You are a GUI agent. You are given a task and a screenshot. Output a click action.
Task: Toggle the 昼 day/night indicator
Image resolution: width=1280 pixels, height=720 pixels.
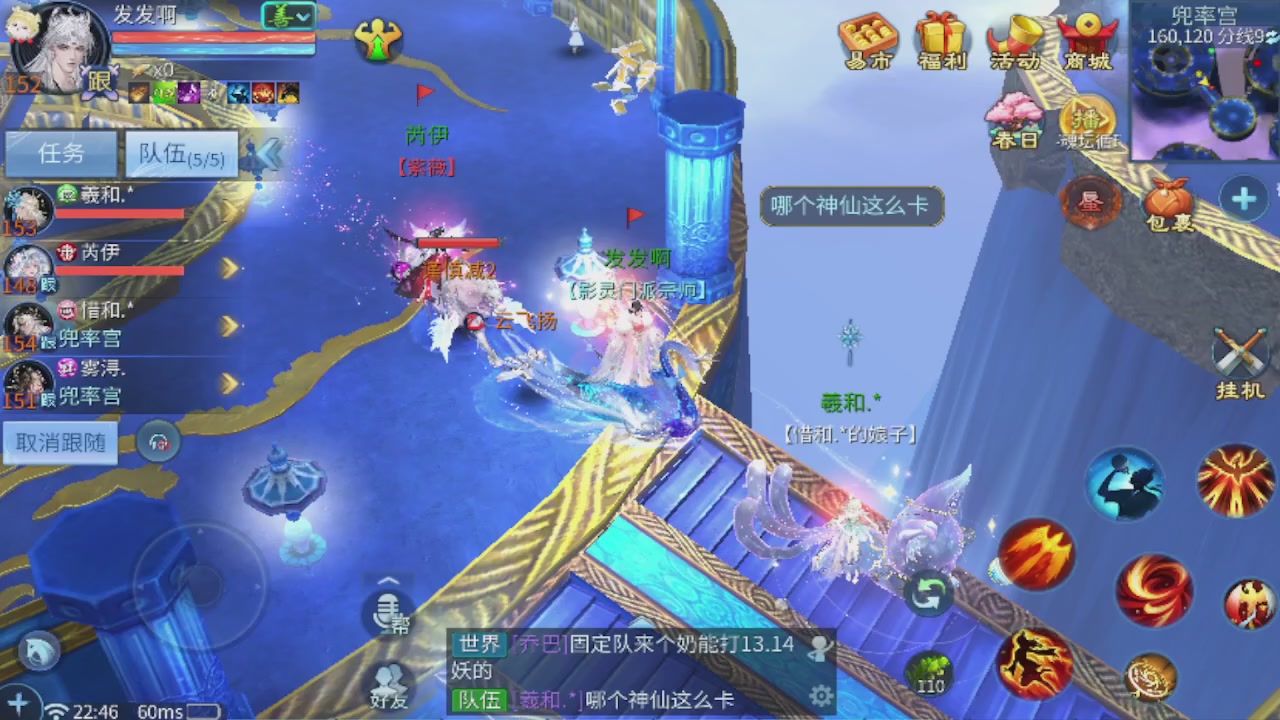coord(1091,202)
